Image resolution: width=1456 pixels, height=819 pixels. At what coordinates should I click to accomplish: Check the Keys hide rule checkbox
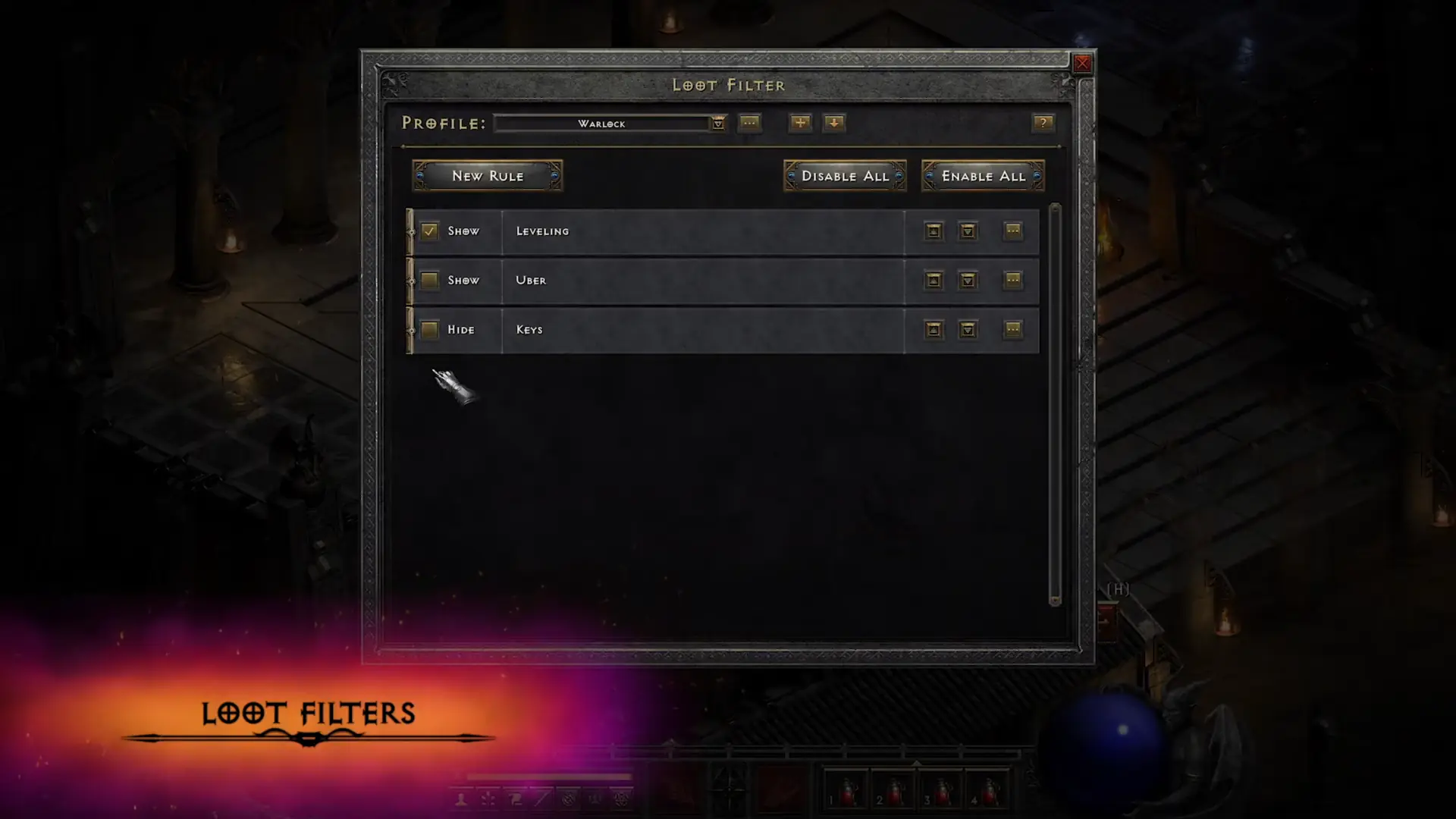point(429,330)
